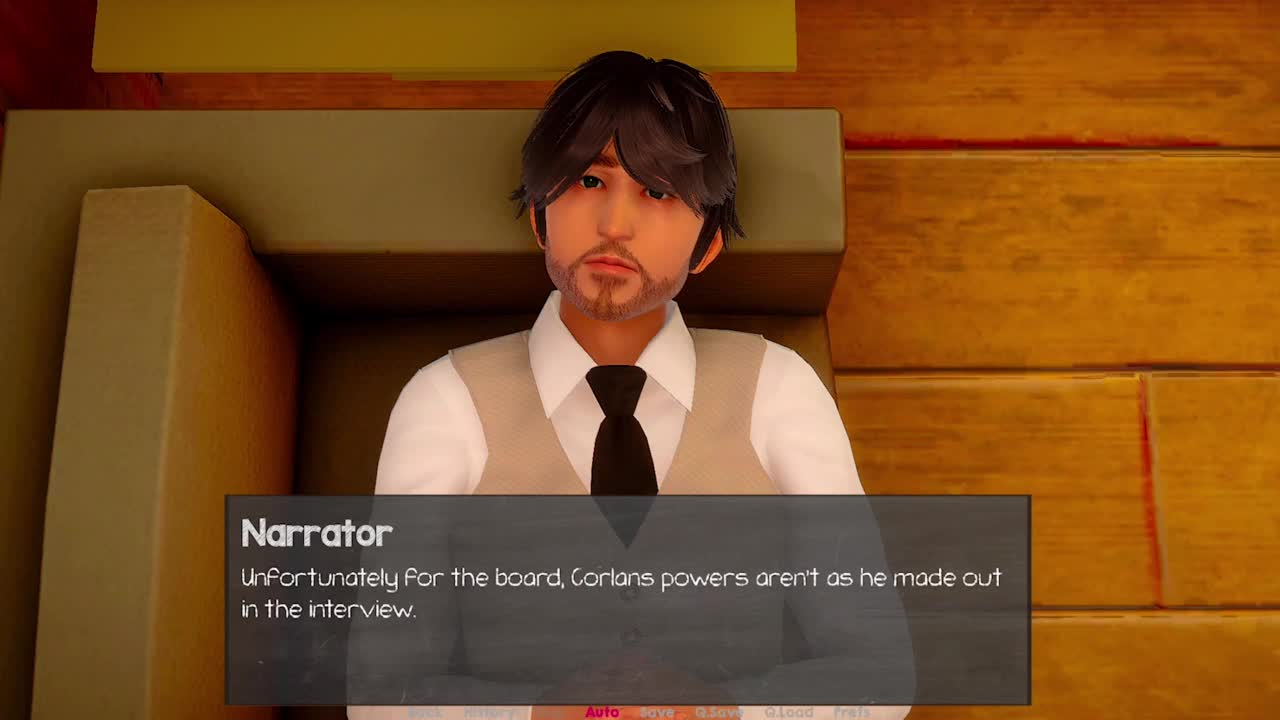Viewport: 1280px width, 720px height.
Task: Toggle Auto text advance
Action: click(x=602, y=712)
